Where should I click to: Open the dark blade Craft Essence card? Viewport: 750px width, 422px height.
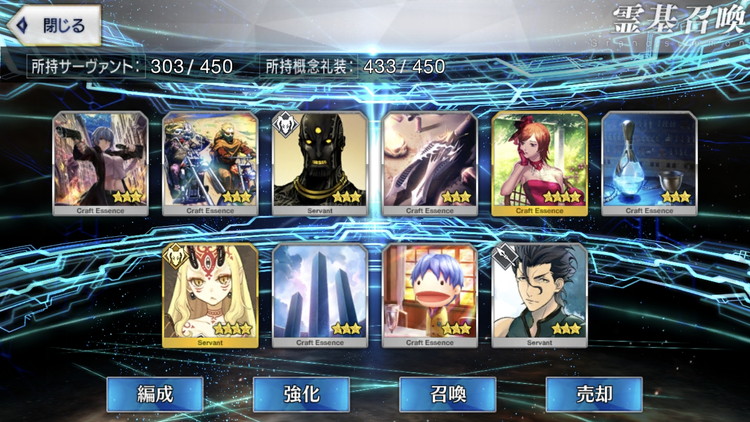(x=430, y=162)
